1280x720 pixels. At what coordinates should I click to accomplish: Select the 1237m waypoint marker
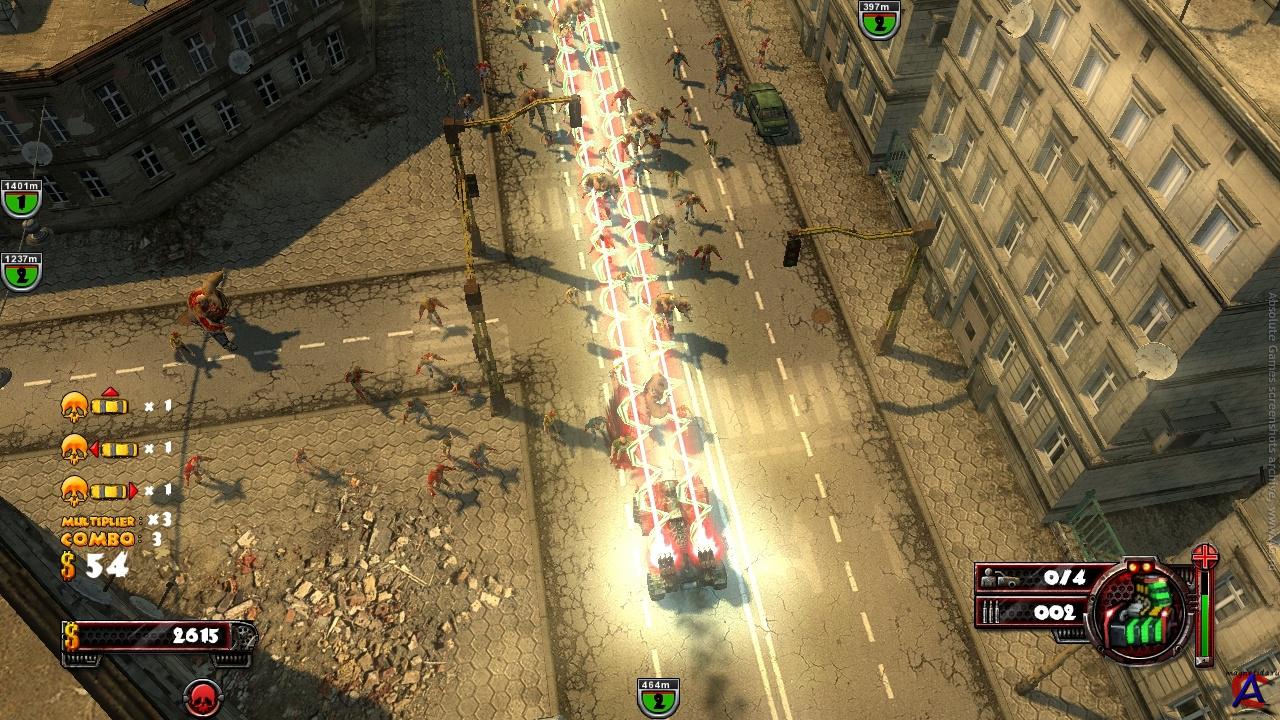pyautogui.click(x=21, y=271)
